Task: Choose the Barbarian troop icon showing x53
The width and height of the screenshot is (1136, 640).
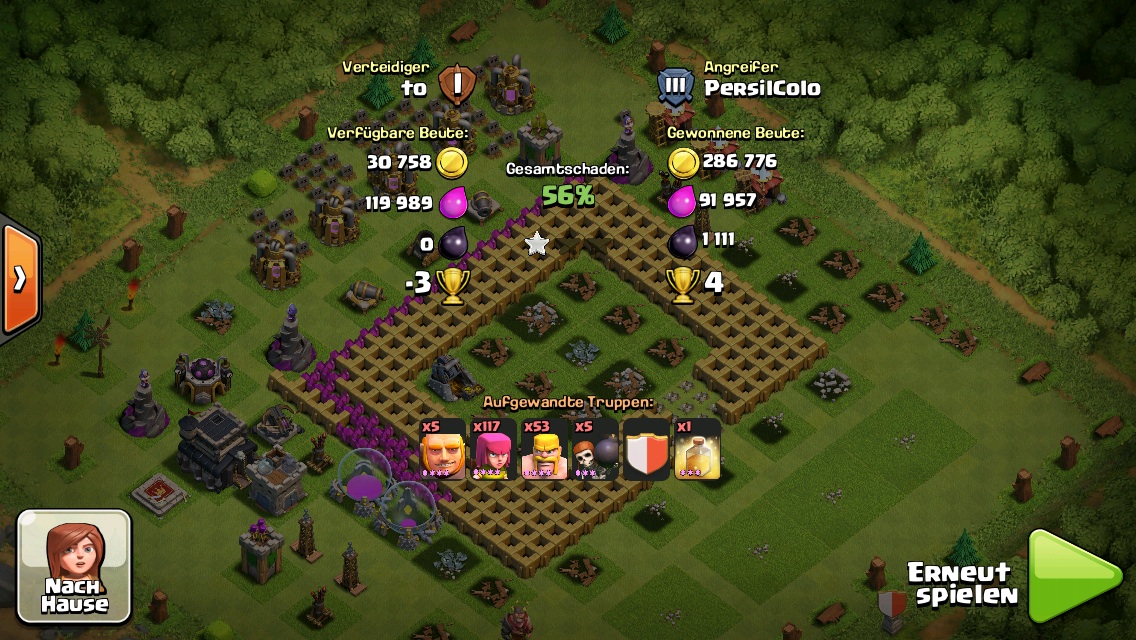Action: point(544,448)
